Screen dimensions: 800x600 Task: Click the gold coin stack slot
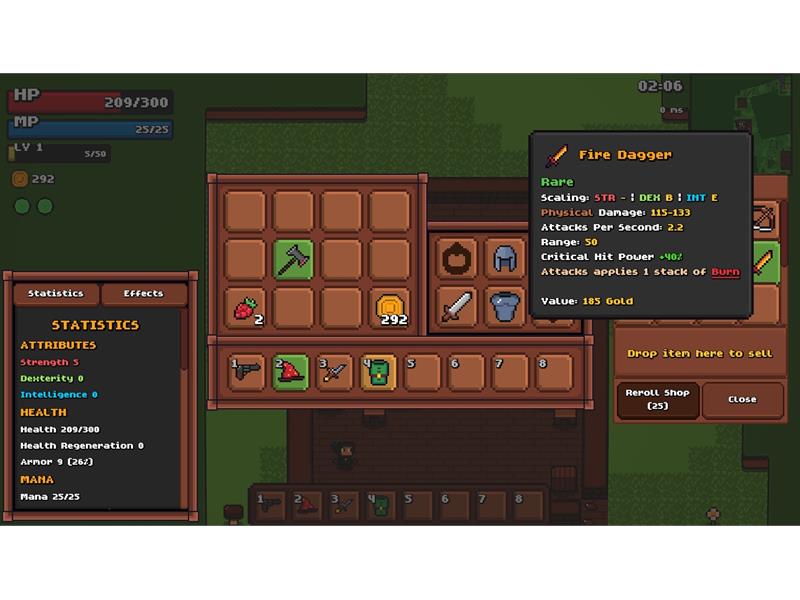(390, 308)
